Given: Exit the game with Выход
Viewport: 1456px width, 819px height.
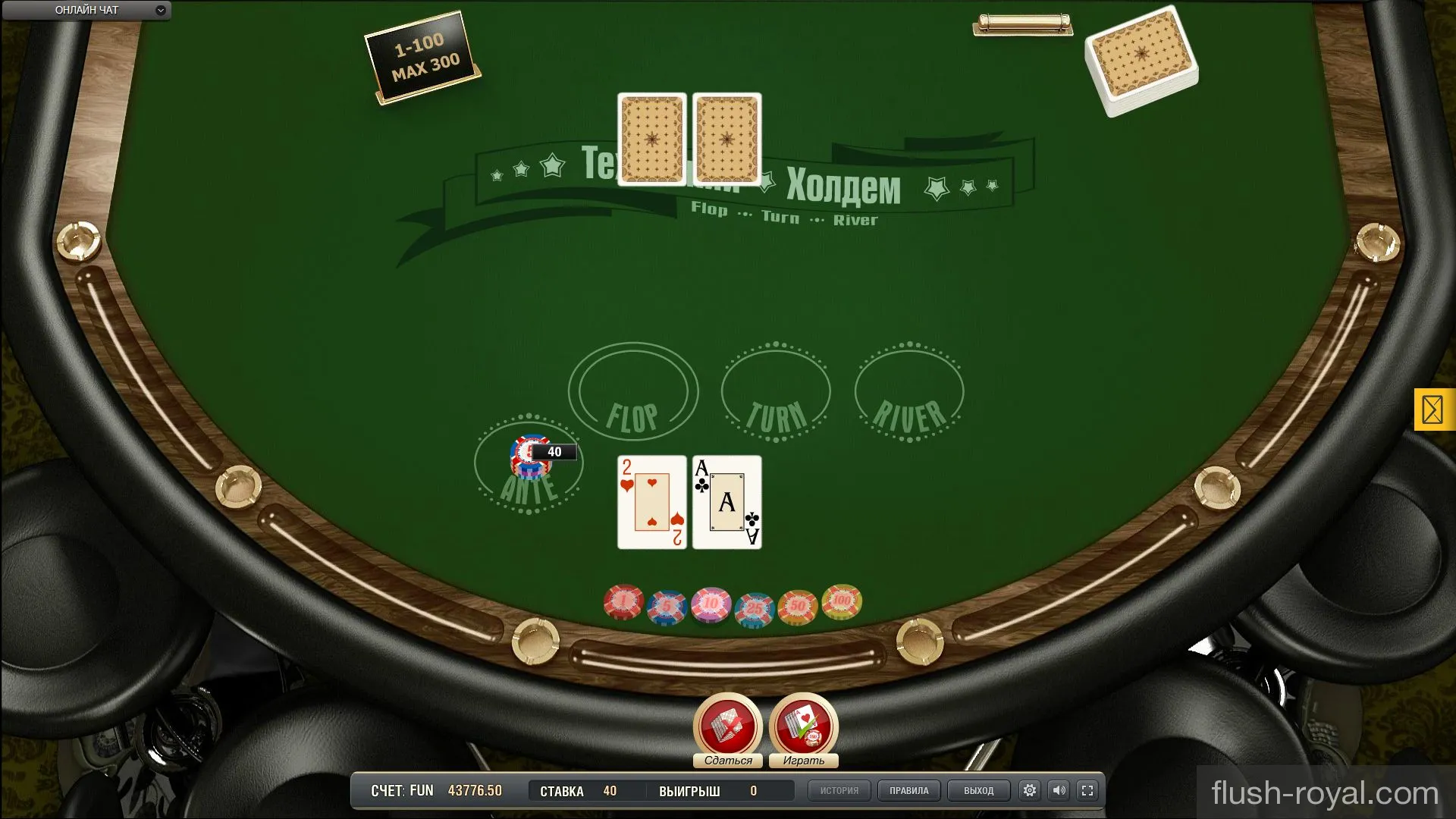Looking at the screenshot, I should (x=978, y=790).
